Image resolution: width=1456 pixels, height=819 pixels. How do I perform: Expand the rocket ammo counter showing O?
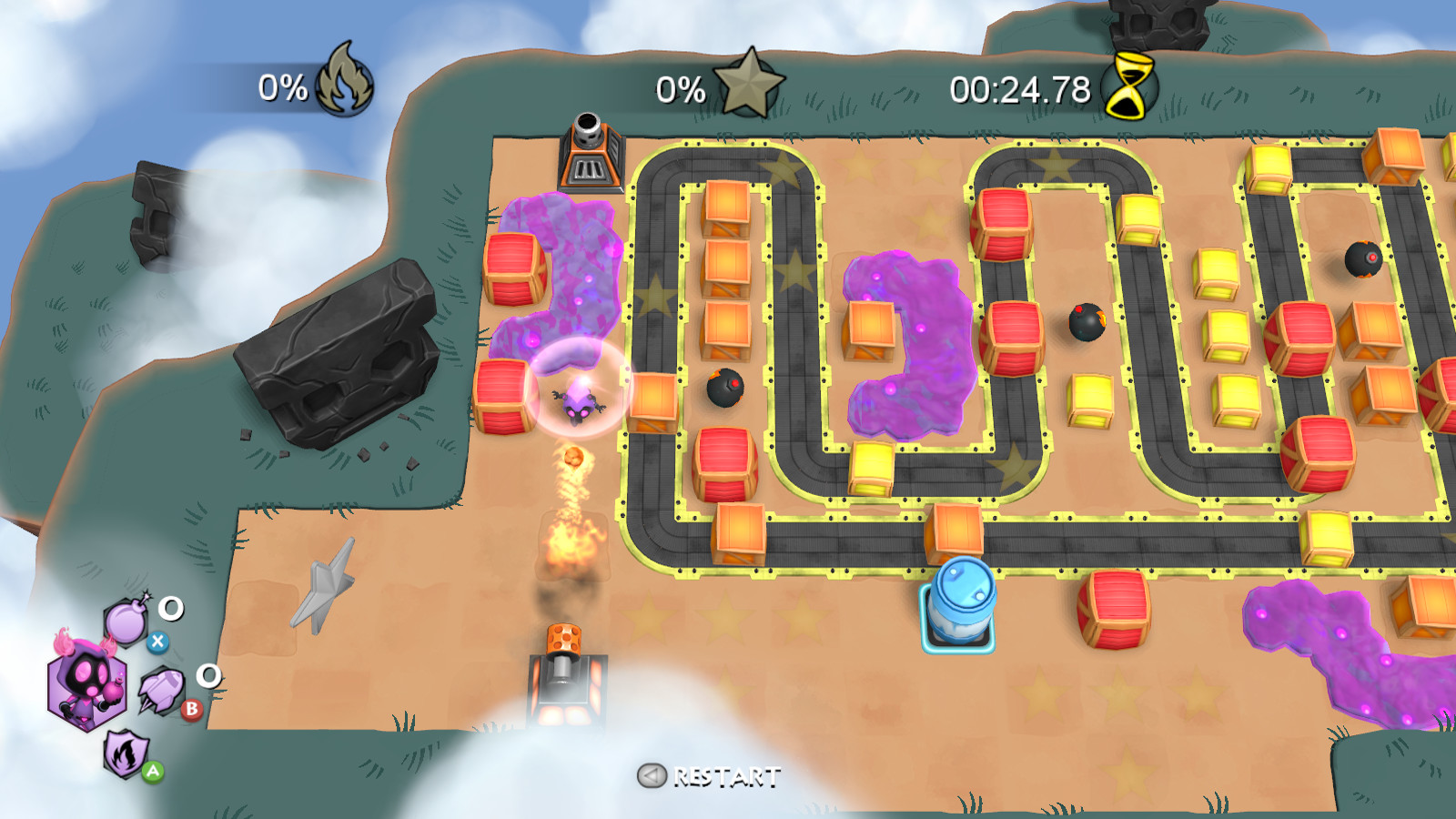[208, 677]
